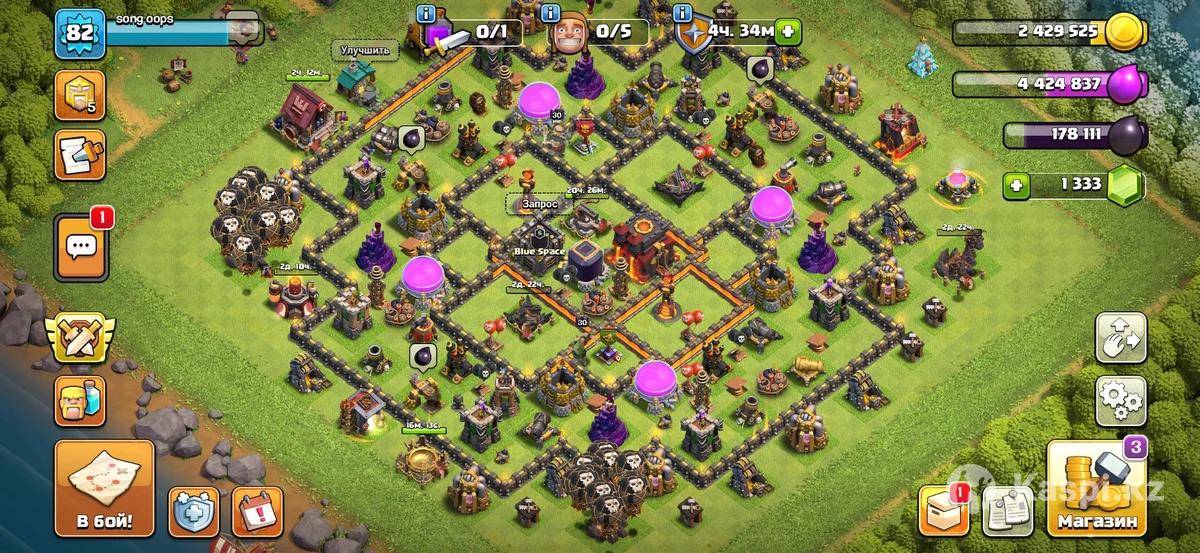Viewport: 1200px width, 553px height.
Task: Tap the "Улучшить" upgrade bubble
Action: click(364, 49)
